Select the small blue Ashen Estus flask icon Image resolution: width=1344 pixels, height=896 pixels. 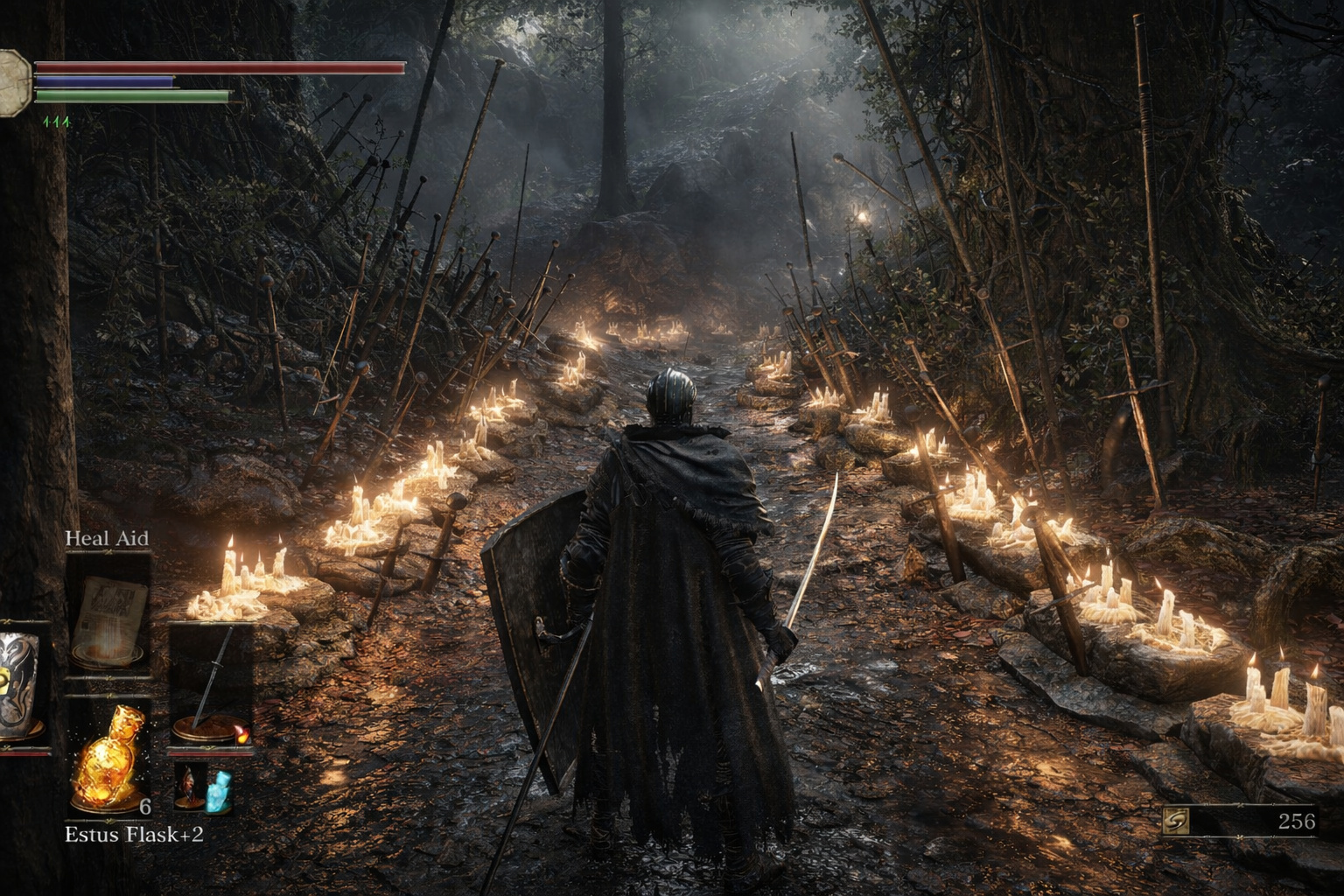(x=217, y=787)
